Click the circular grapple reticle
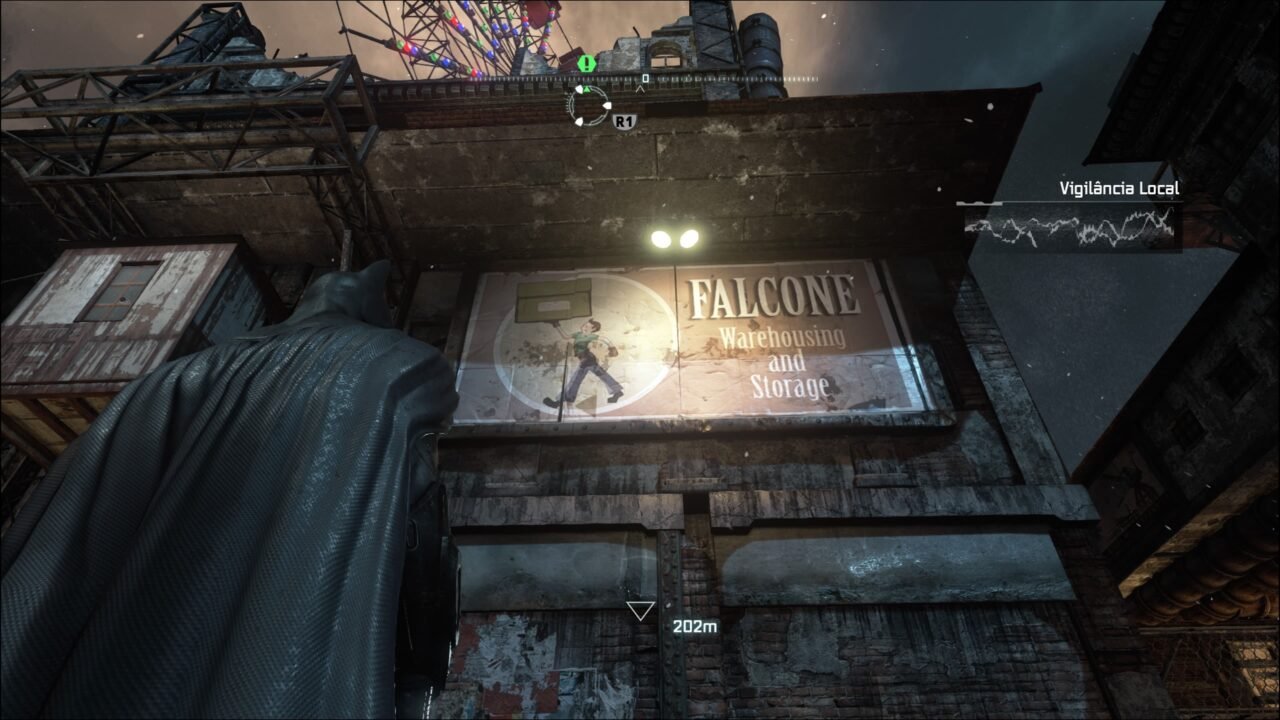 point(589,106)
